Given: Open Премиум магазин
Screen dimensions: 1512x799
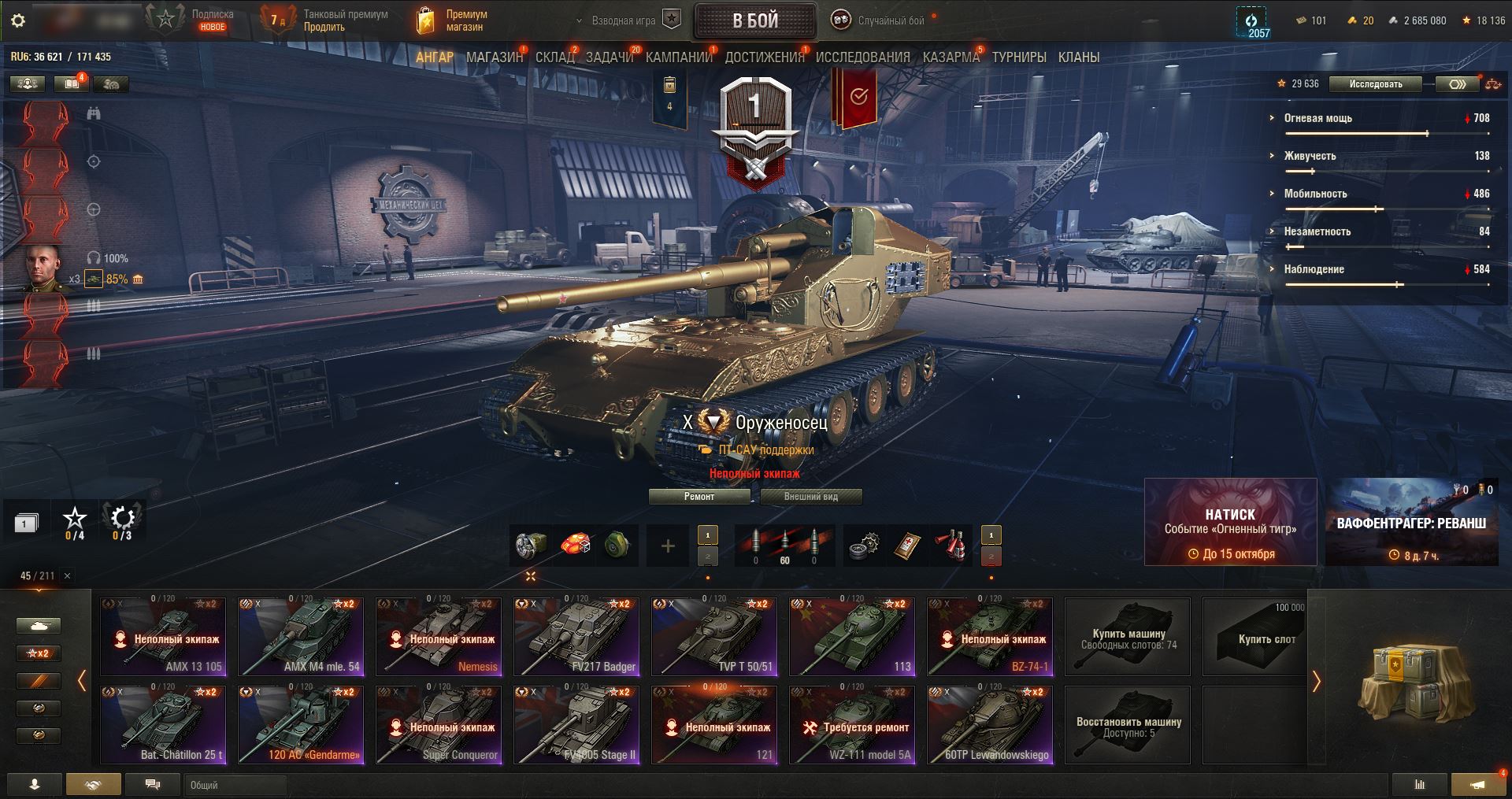Looking at the screenshot, I should (453, 20).
